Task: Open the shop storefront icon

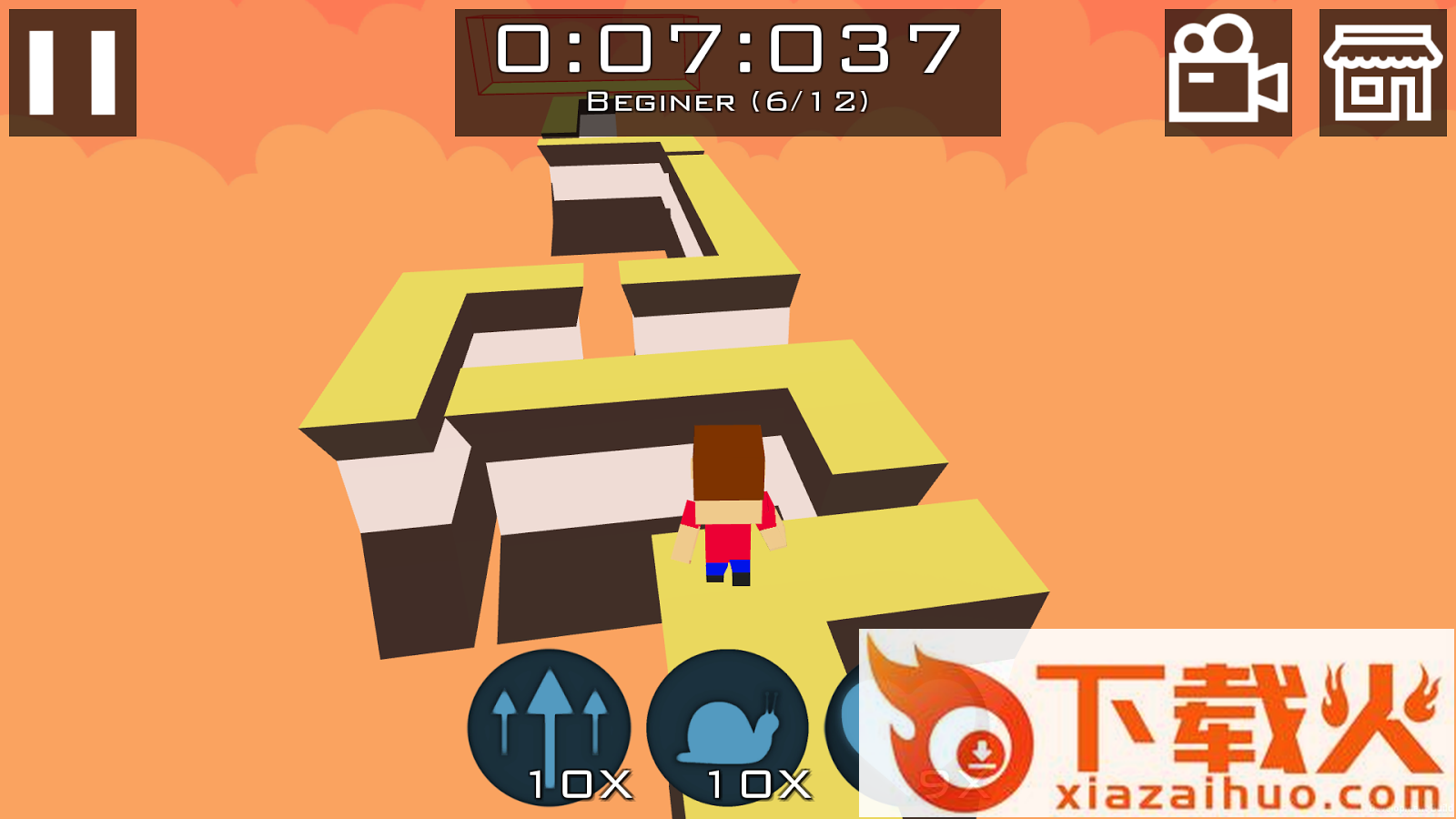Action: (1382, 73)
